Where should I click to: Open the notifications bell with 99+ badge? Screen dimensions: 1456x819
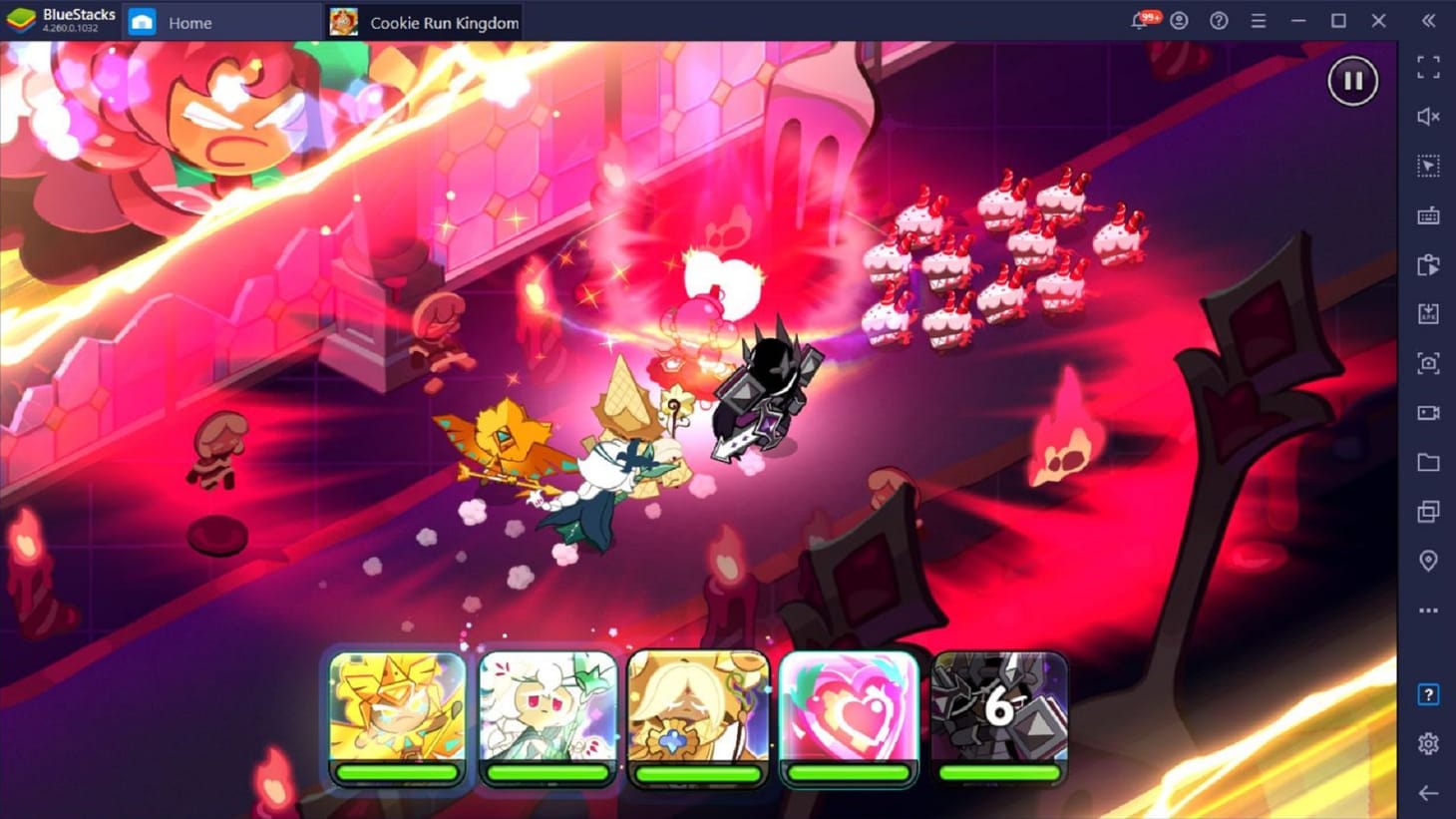1138,20
